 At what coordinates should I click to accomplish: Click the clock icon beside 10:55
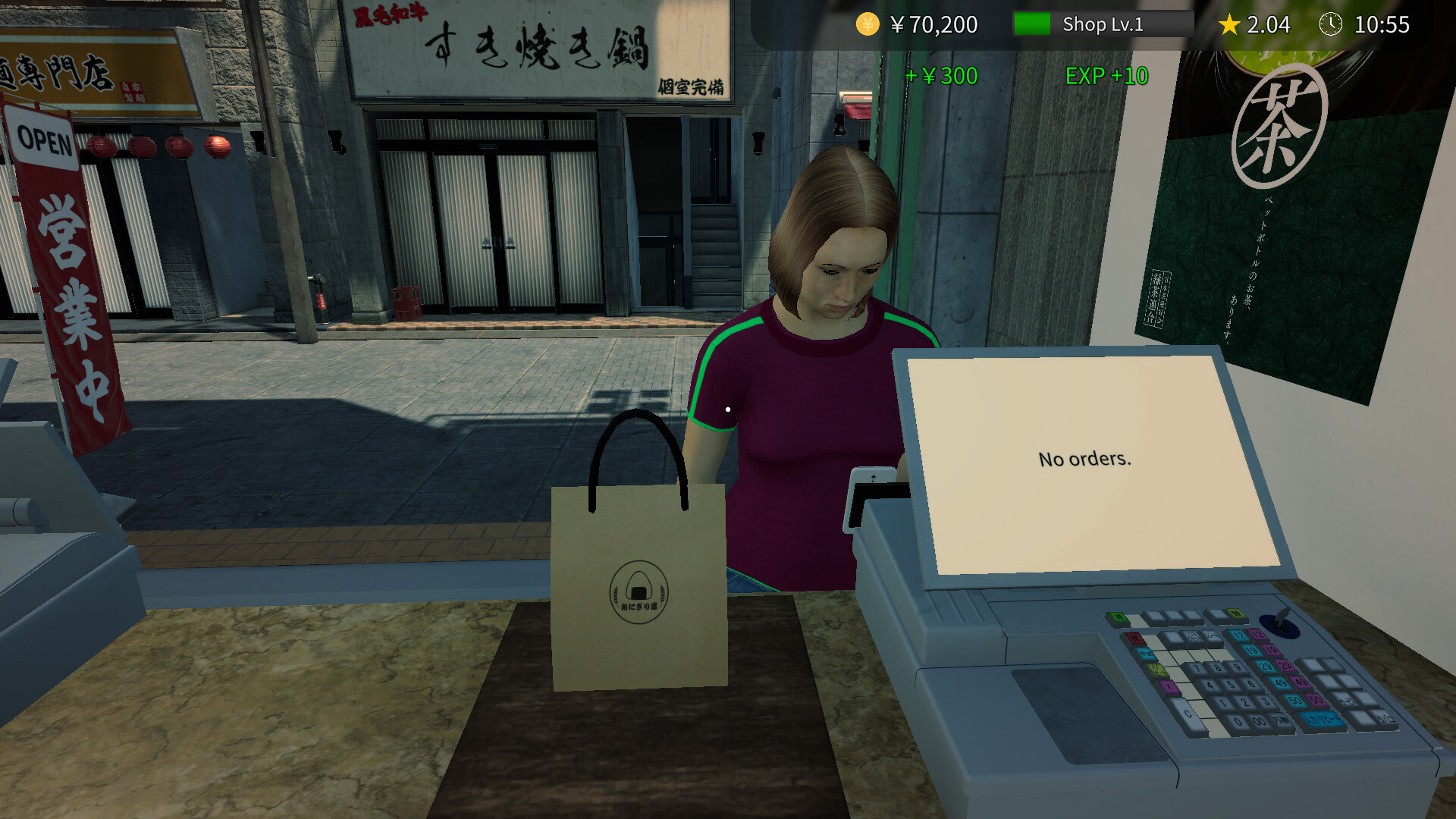[1332, 24]
